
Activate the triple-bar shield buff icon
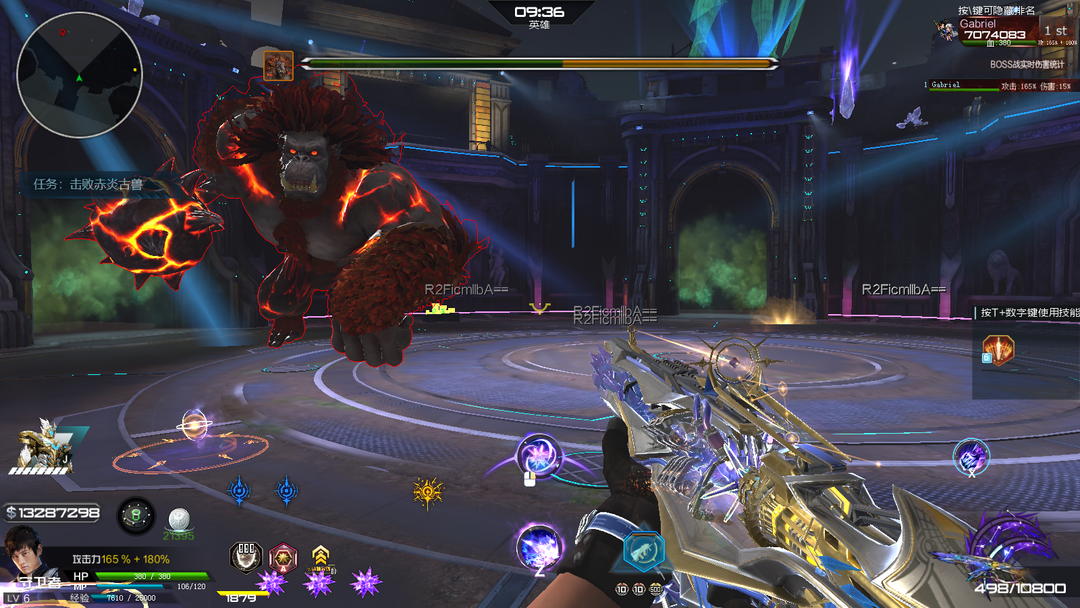coord(246,557)
